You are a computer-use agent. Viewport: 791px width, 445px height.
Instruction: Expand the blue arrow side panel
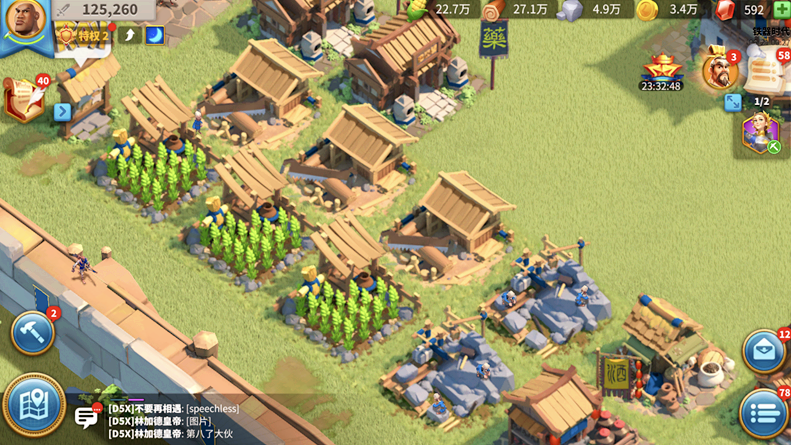(x=62, y=112)
